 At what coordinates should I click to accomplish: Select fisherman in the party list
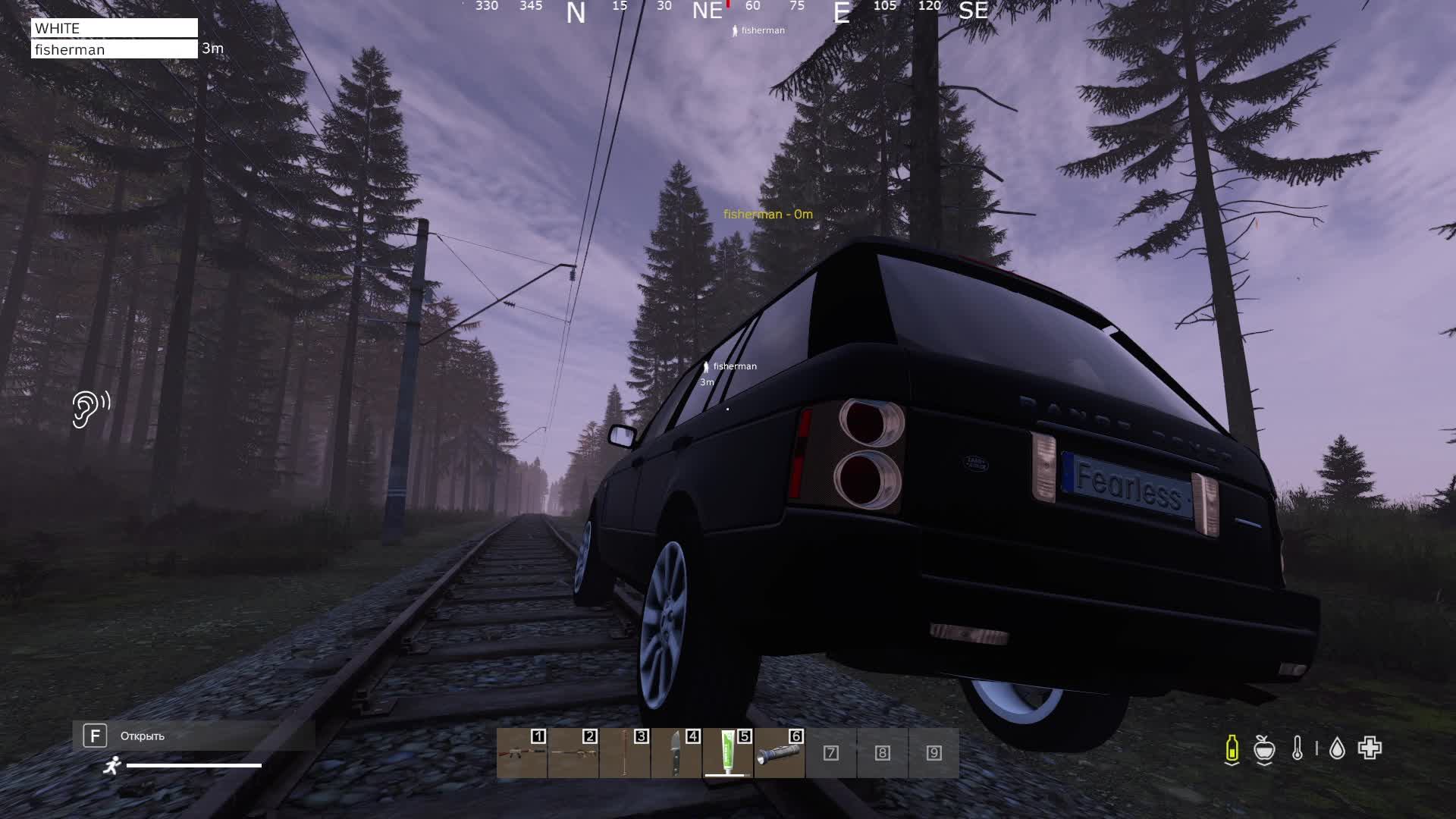pyautogui.click(x=114, y=49)
